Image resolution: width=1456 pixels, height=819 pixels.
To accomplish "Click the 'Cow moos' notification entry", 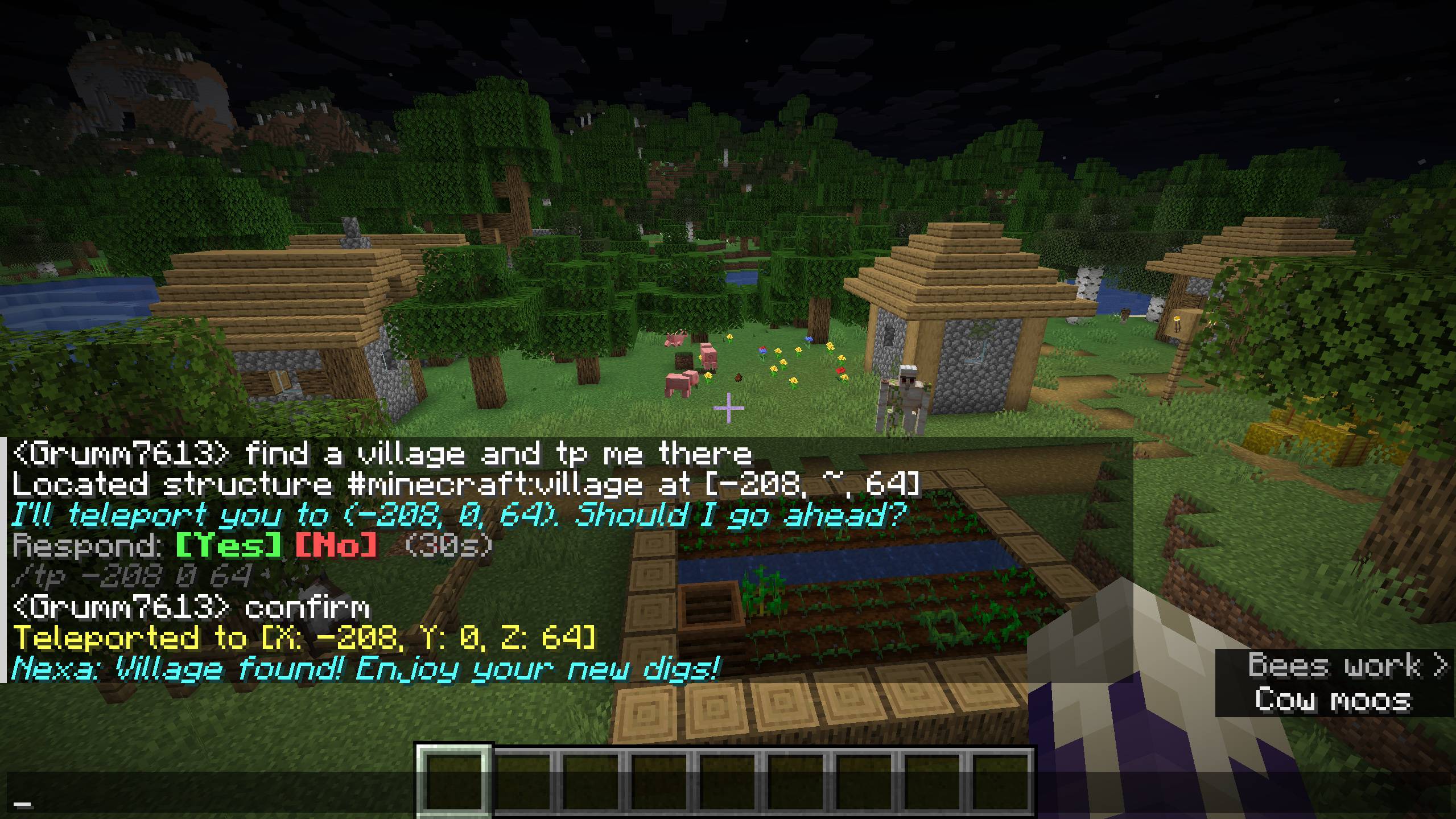I will [1338, 701].
